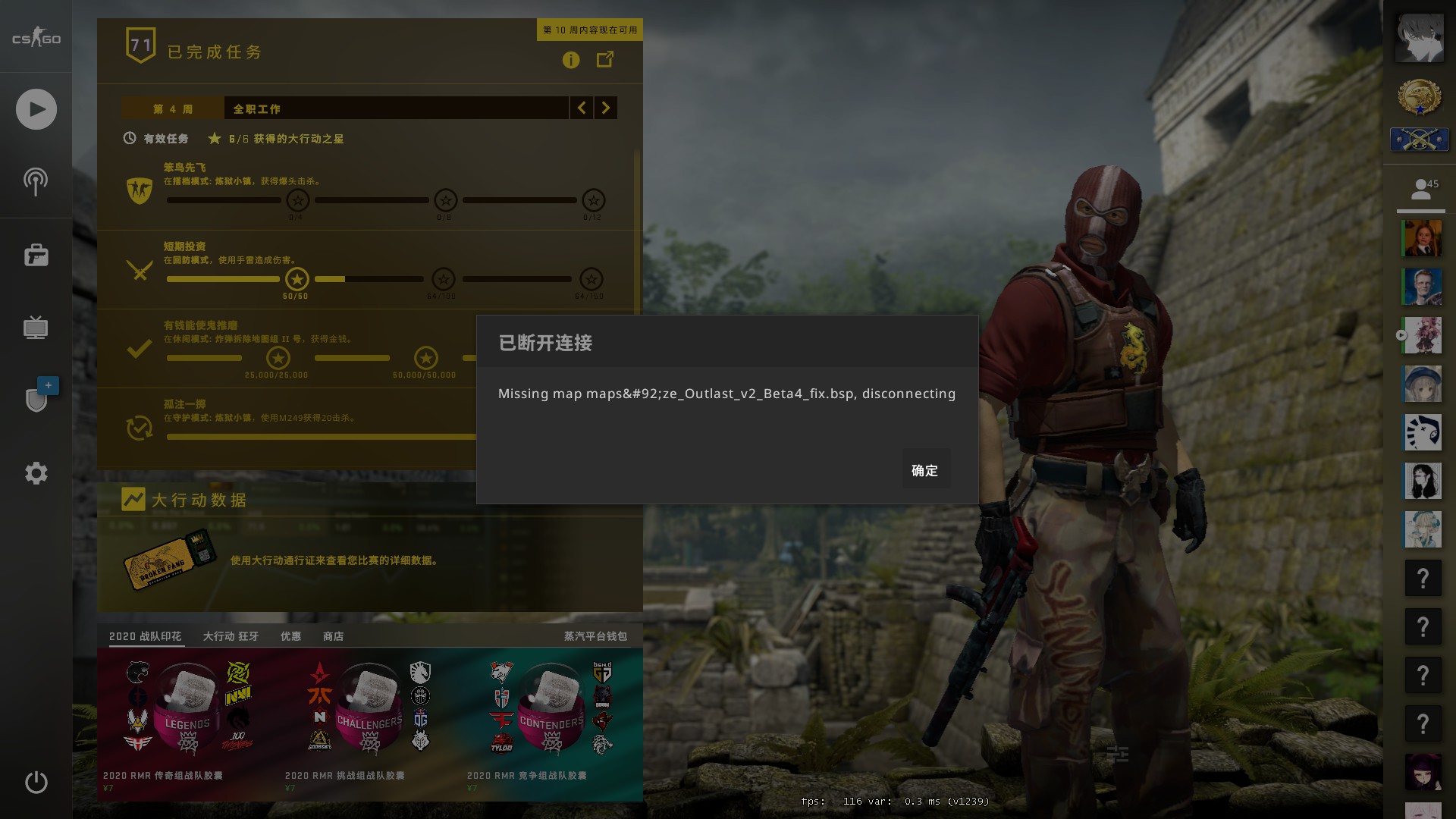Switch to the 大行动 狂牙 store tab
Viewport: 1456px width, 819px height.
[231, 636]
